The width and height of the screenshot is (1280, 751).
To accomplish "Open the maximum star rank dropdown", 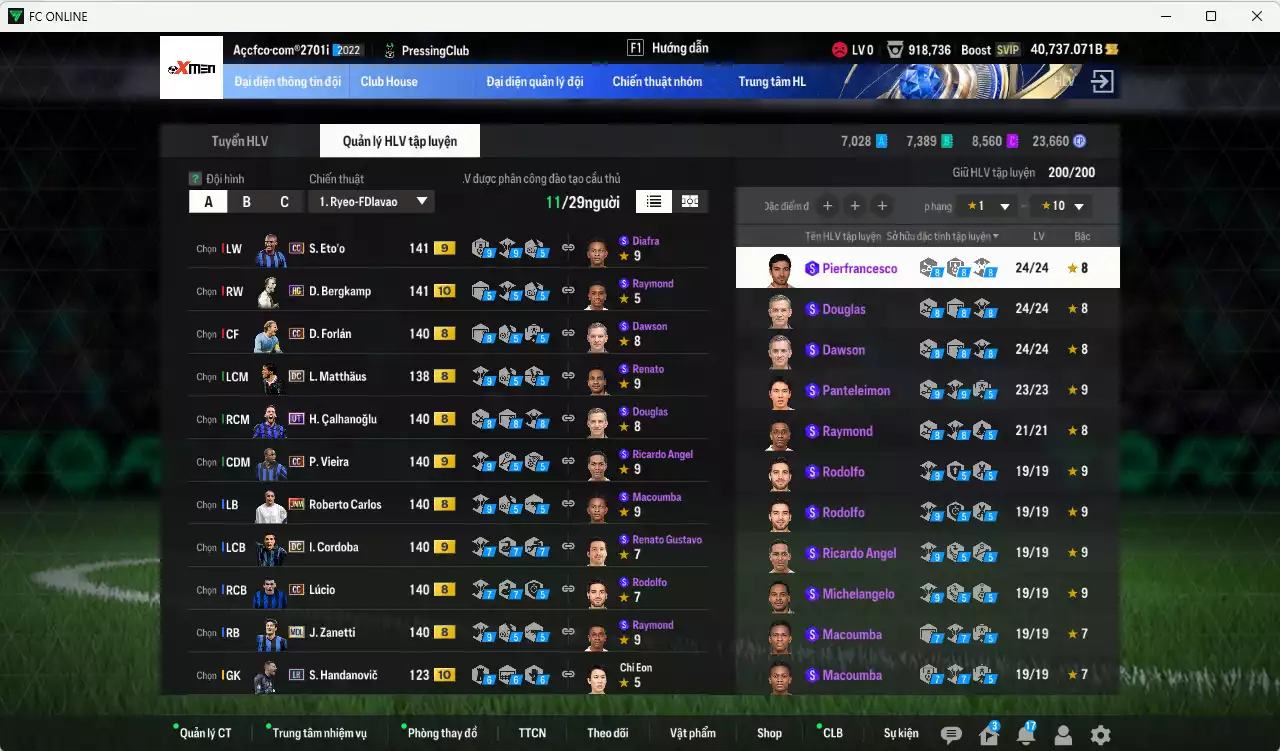I will tap(1060, 206).
